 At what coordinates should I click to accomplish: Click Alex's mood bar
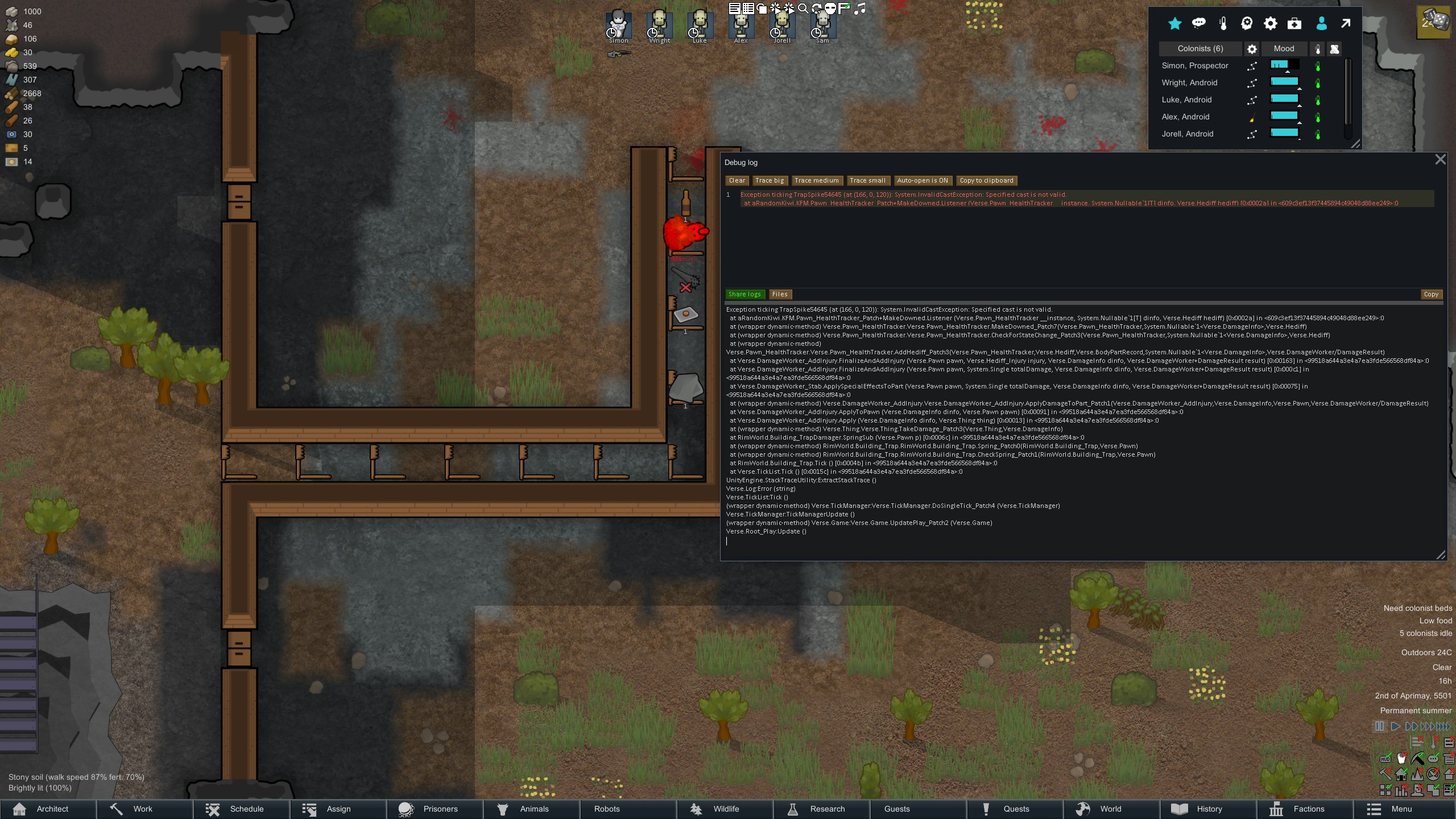1284,117
